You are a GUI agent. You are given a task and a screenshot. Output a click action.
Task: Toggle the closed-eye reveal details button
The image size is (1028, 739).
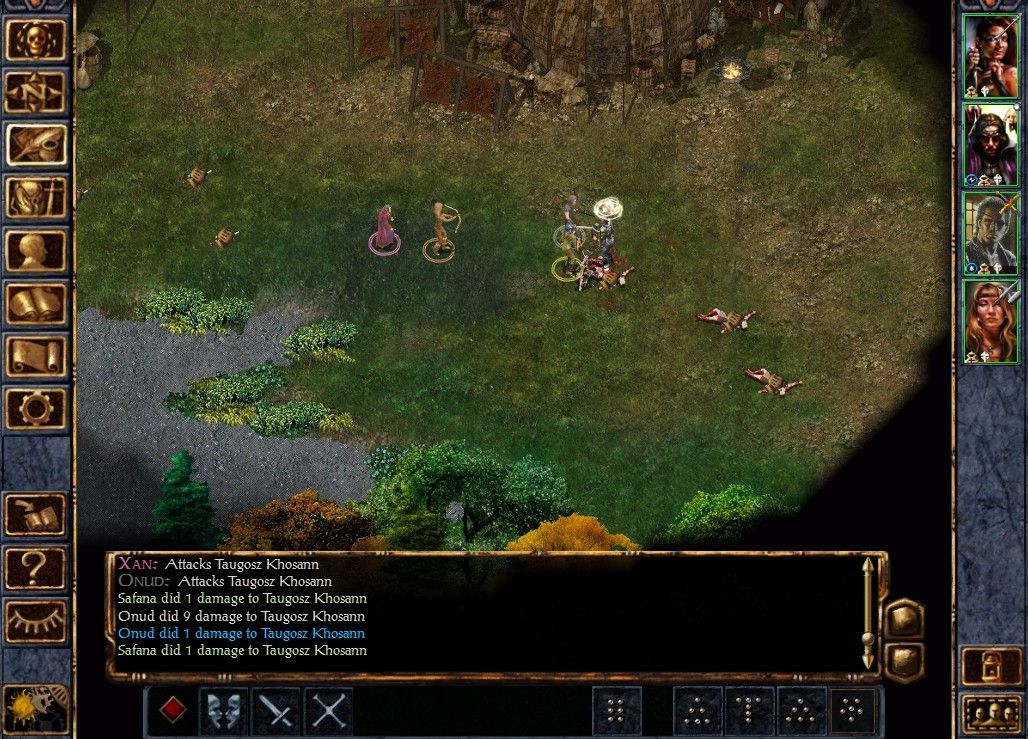tap(36, 621)
